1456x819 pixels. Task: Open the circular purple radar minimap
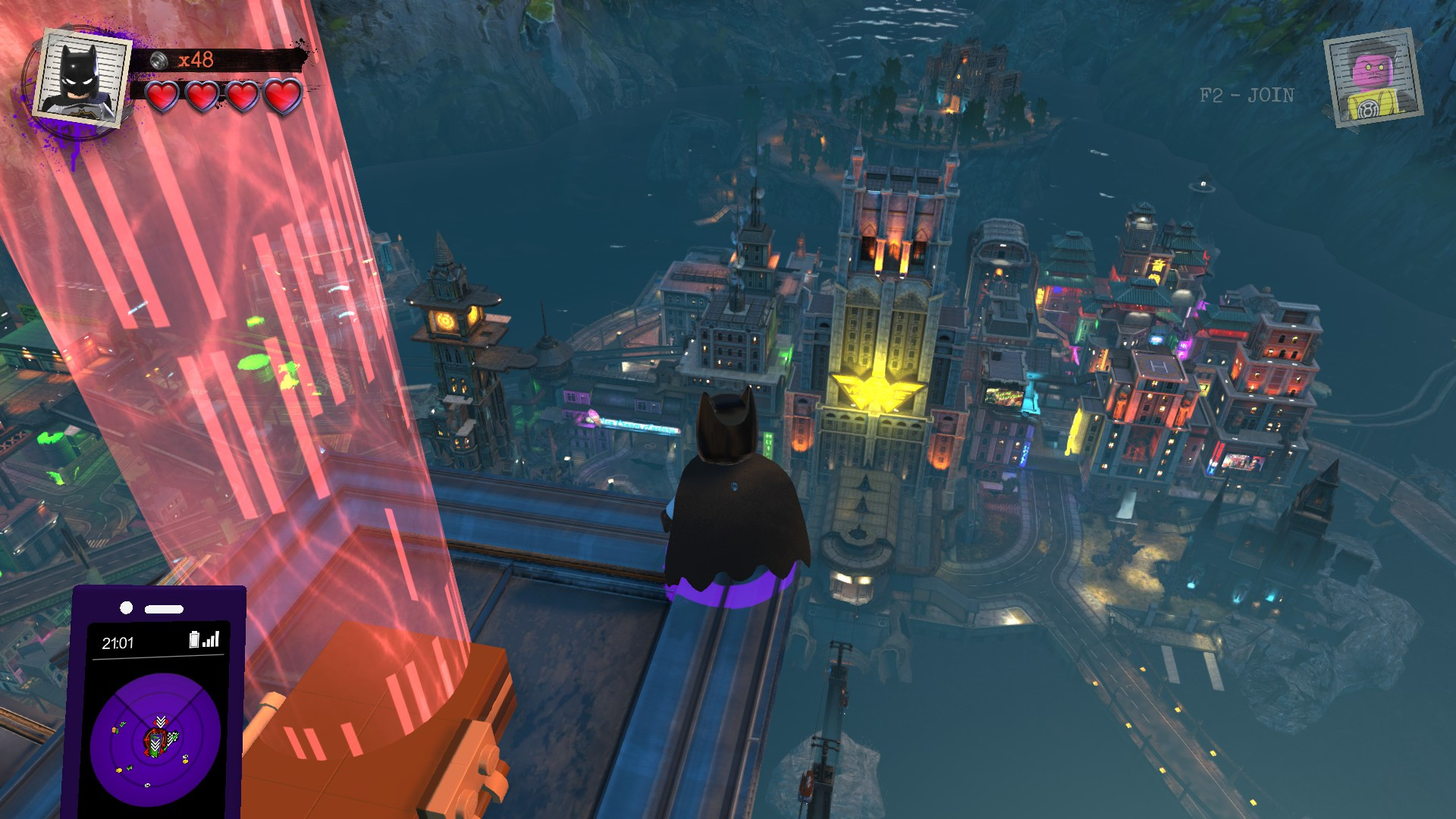click(x=155, y=739)
